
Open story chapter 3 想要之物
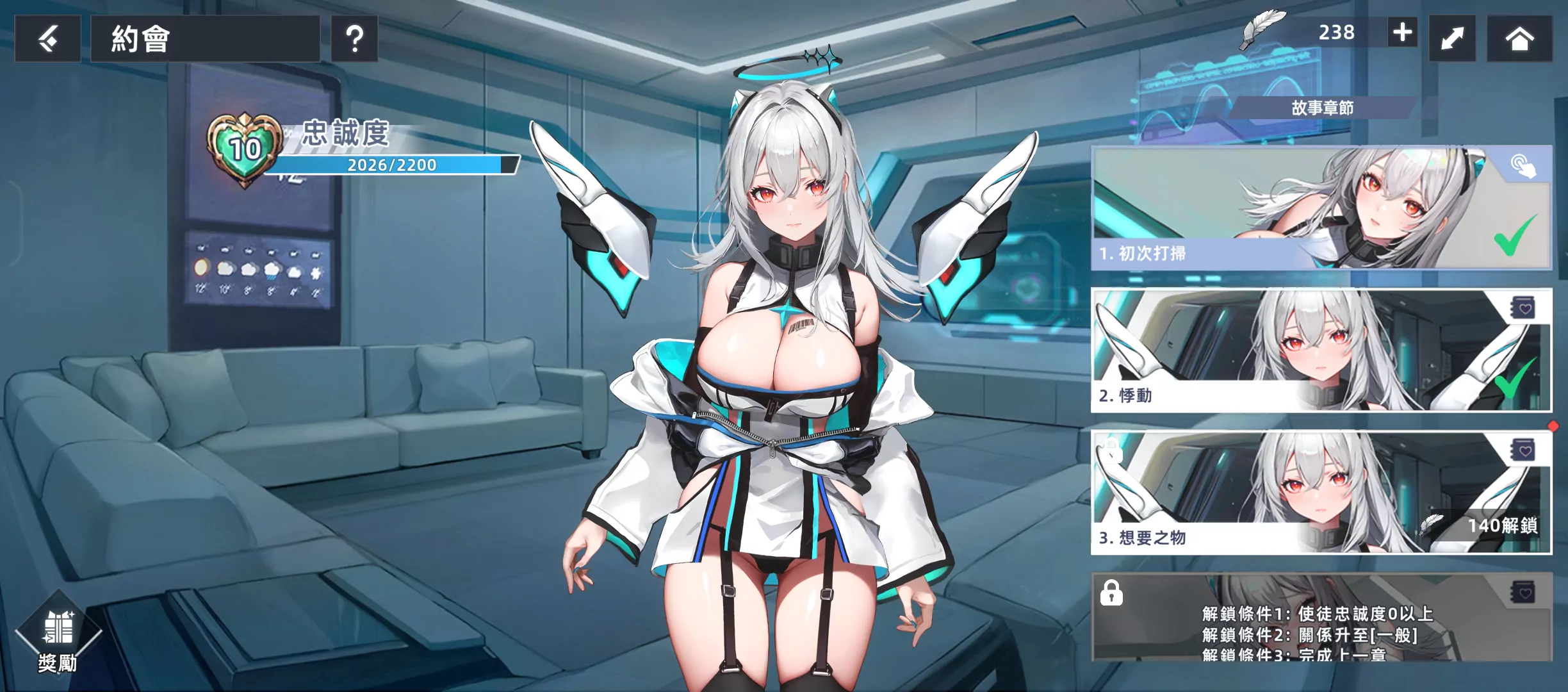(1255, 492)
